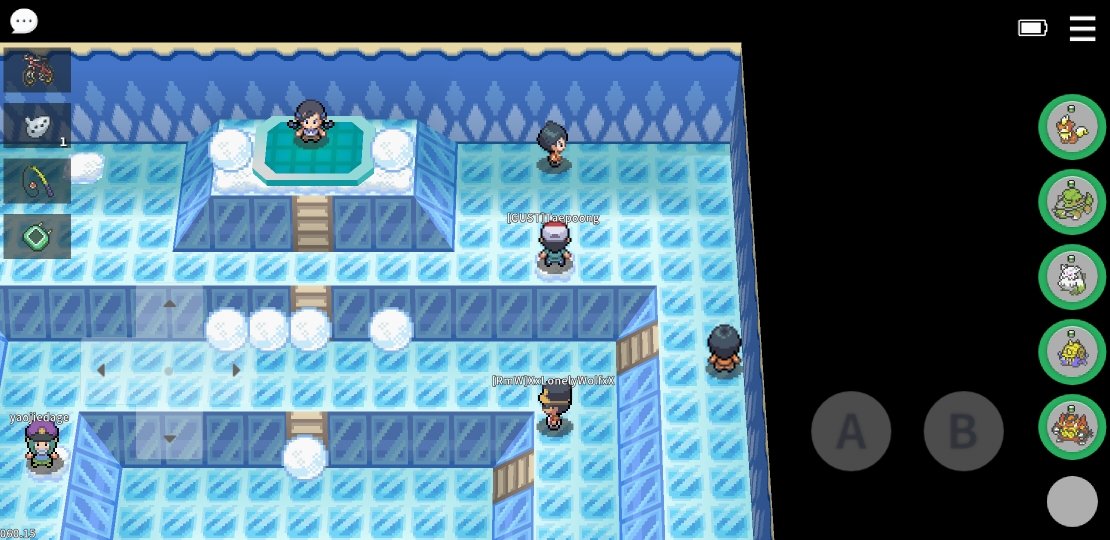Tap the on-screen B button
This screenshot has width=1110, height=540.
[x=963, y=431]
